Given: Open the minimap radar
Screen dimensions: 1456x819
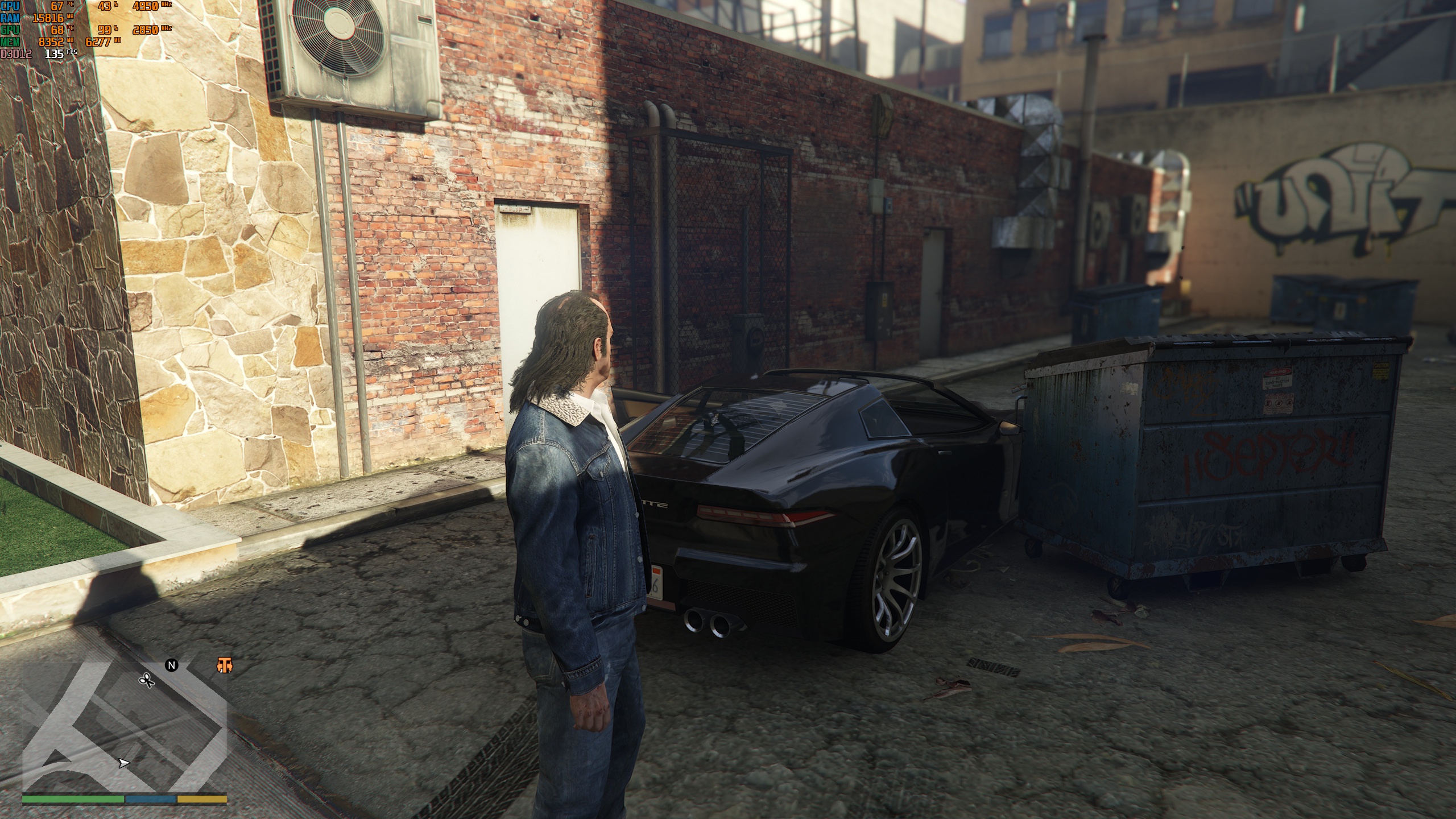Looking at the screenshot, I should pos(125,734).
